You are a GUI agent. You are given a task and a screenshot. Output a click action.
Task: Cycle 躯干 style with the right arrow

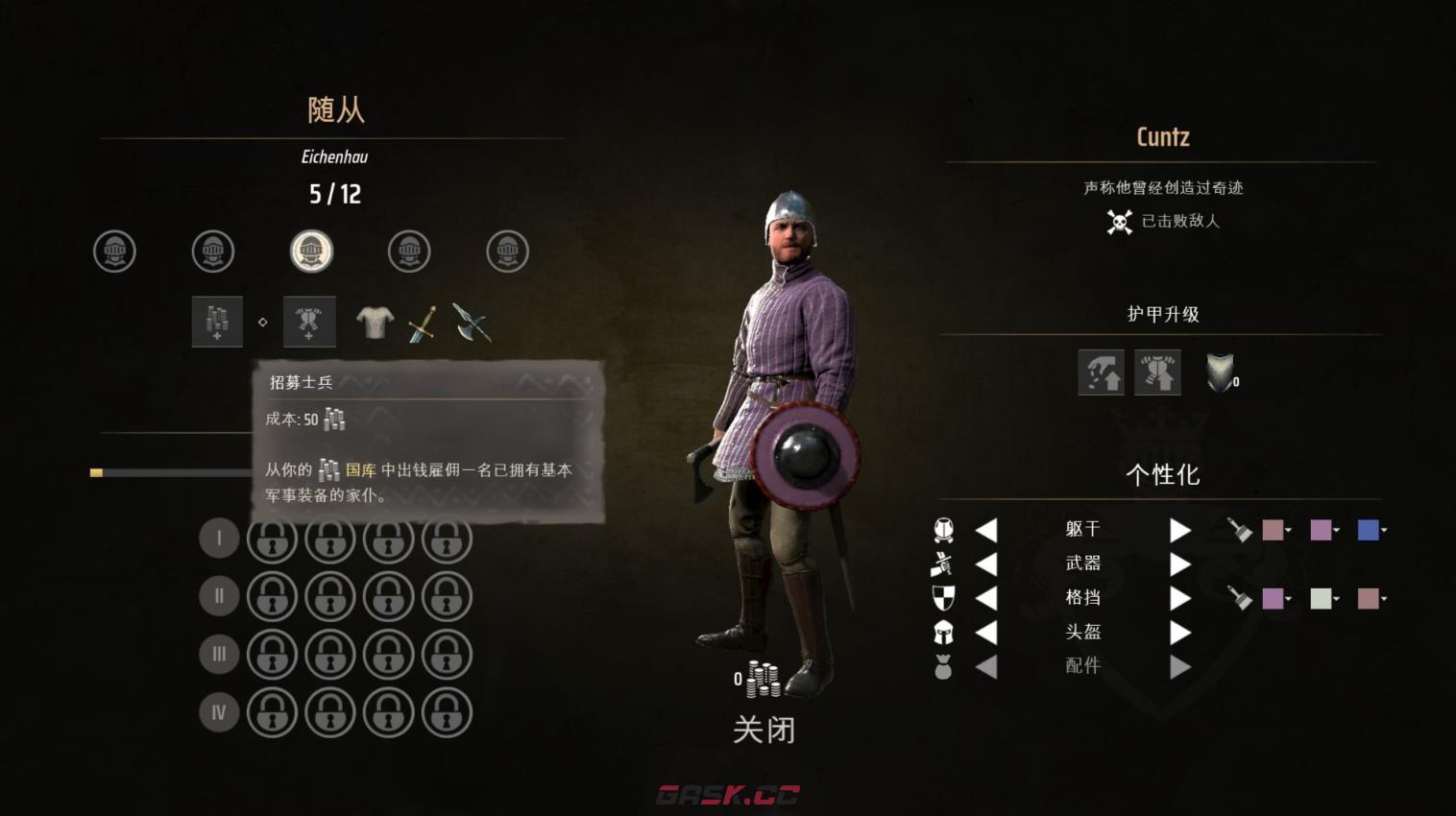(x=1179, y=529)
